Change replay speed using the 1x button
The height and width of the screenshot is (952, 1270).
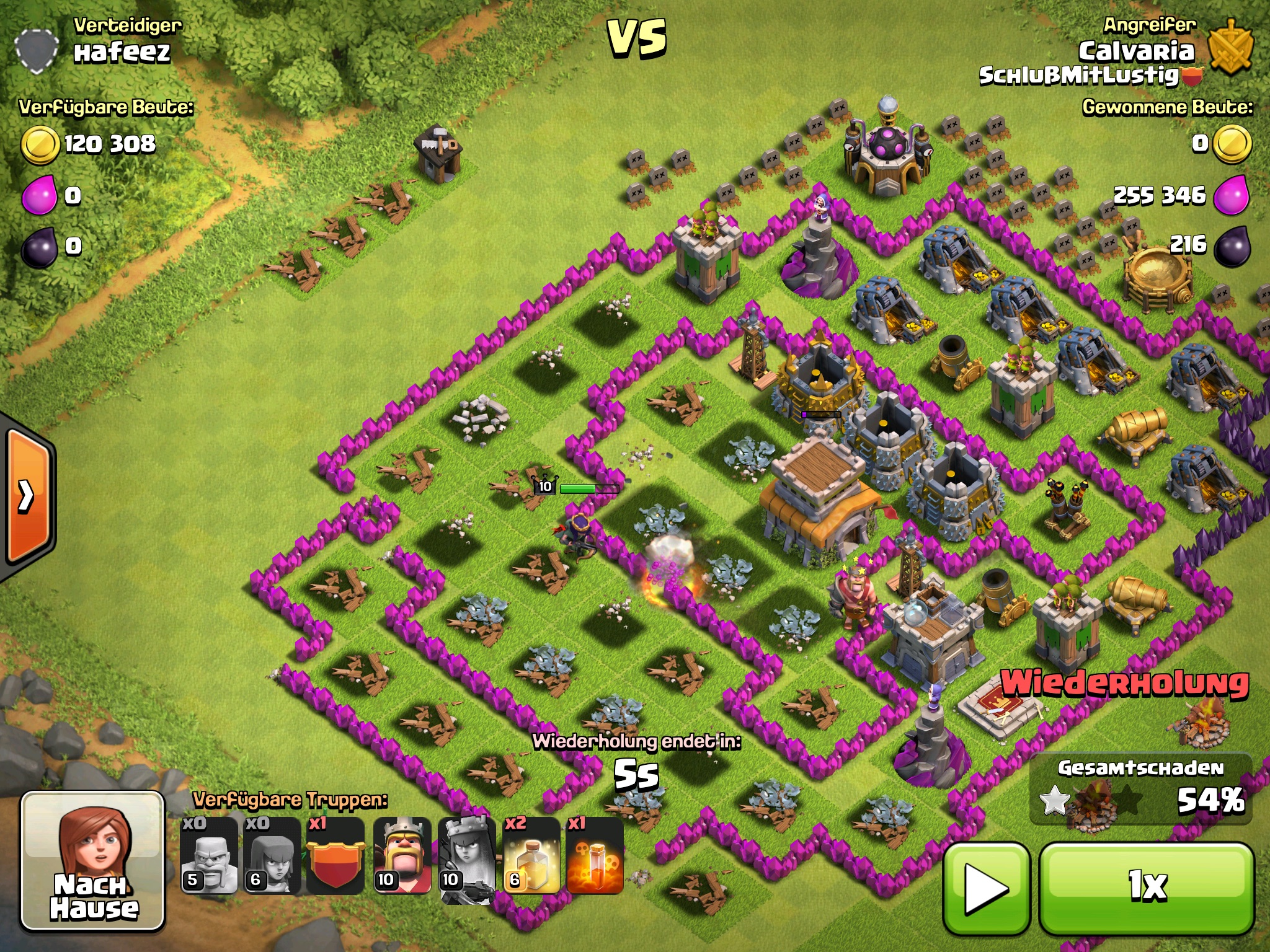click(x=1147, y=888)
